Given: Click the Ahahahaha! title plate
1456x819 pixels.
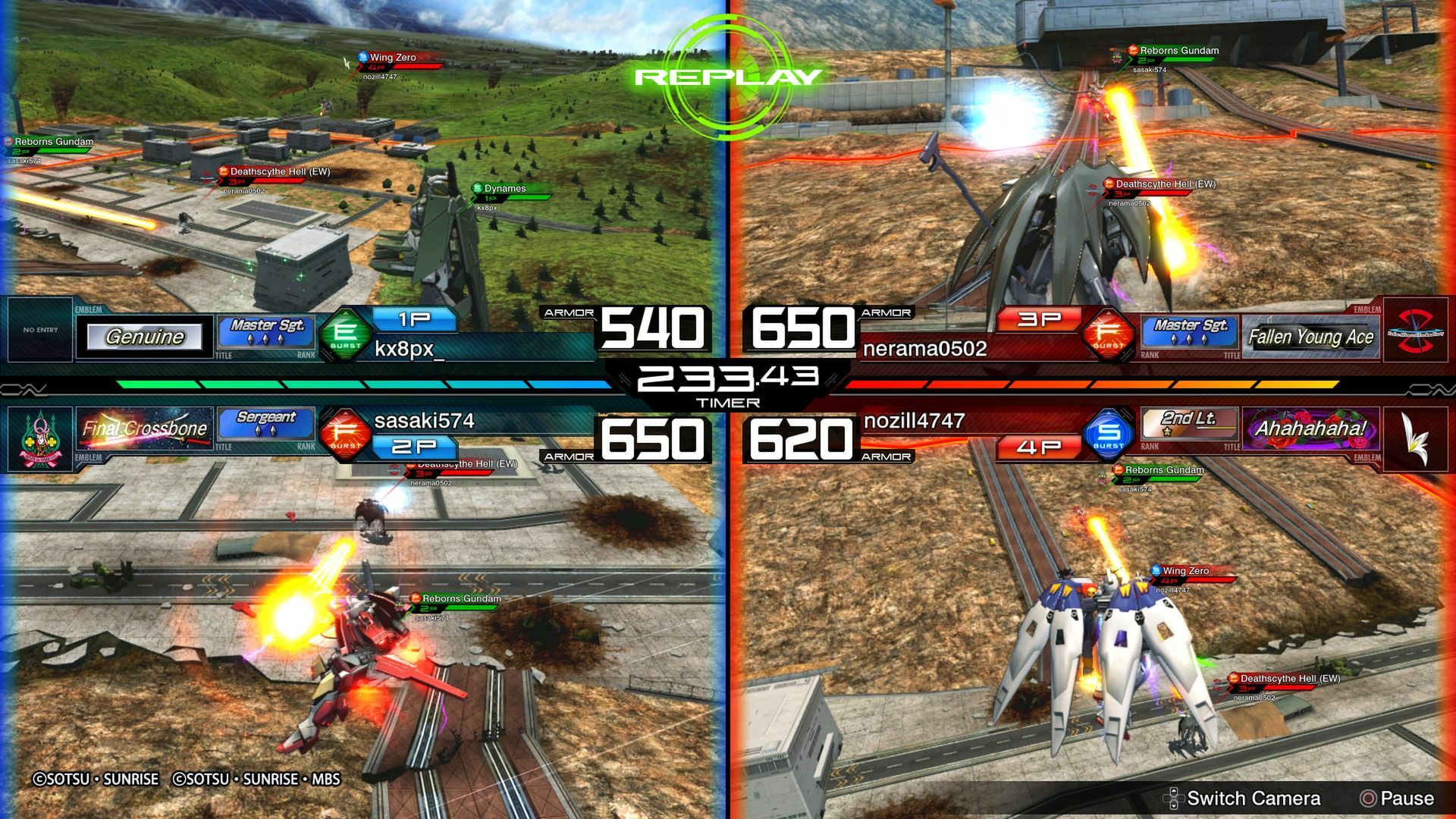Looking at the screenshot, I should [1310, 428].
